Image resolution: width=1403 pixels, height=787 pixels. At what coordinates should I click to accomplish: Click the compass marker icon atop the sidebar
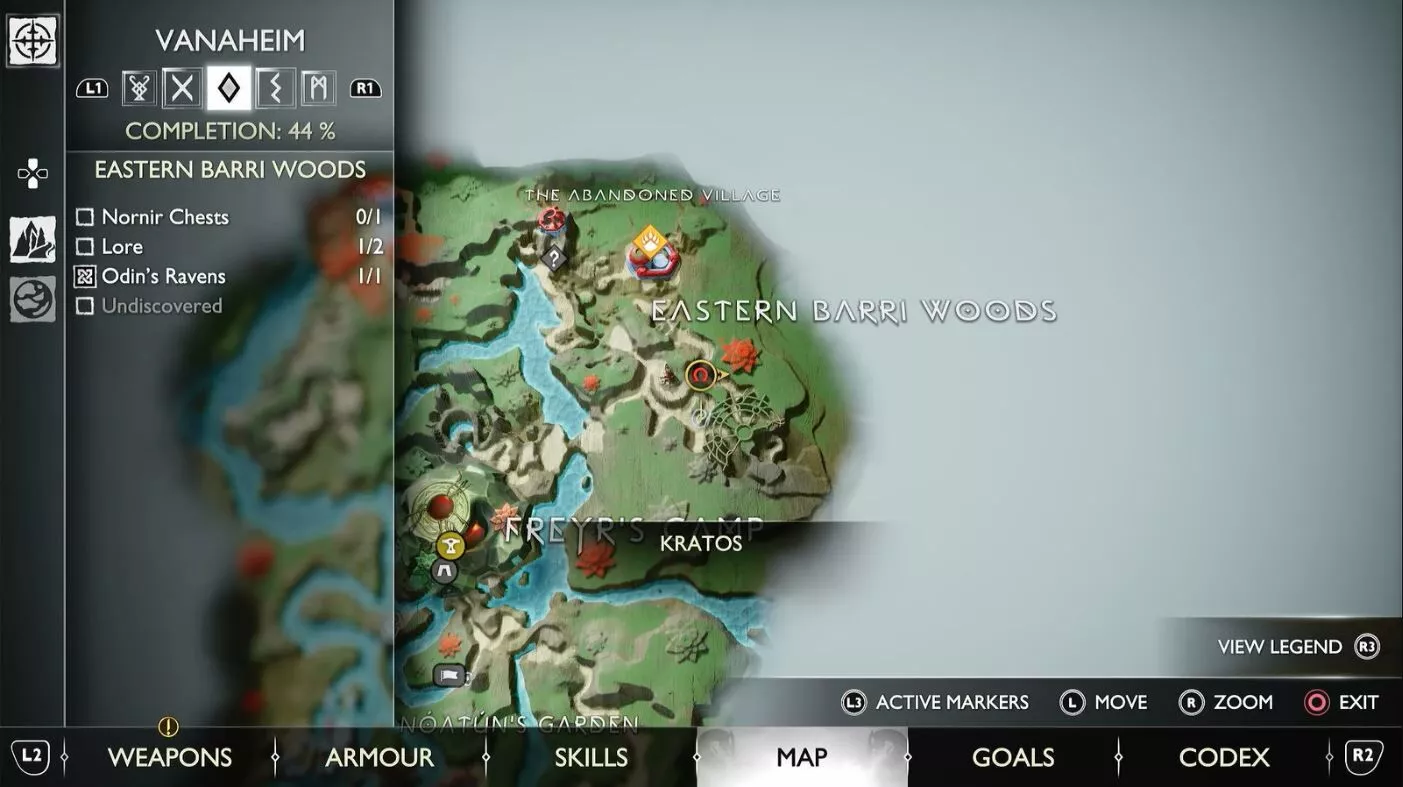[x=33, y=42]
